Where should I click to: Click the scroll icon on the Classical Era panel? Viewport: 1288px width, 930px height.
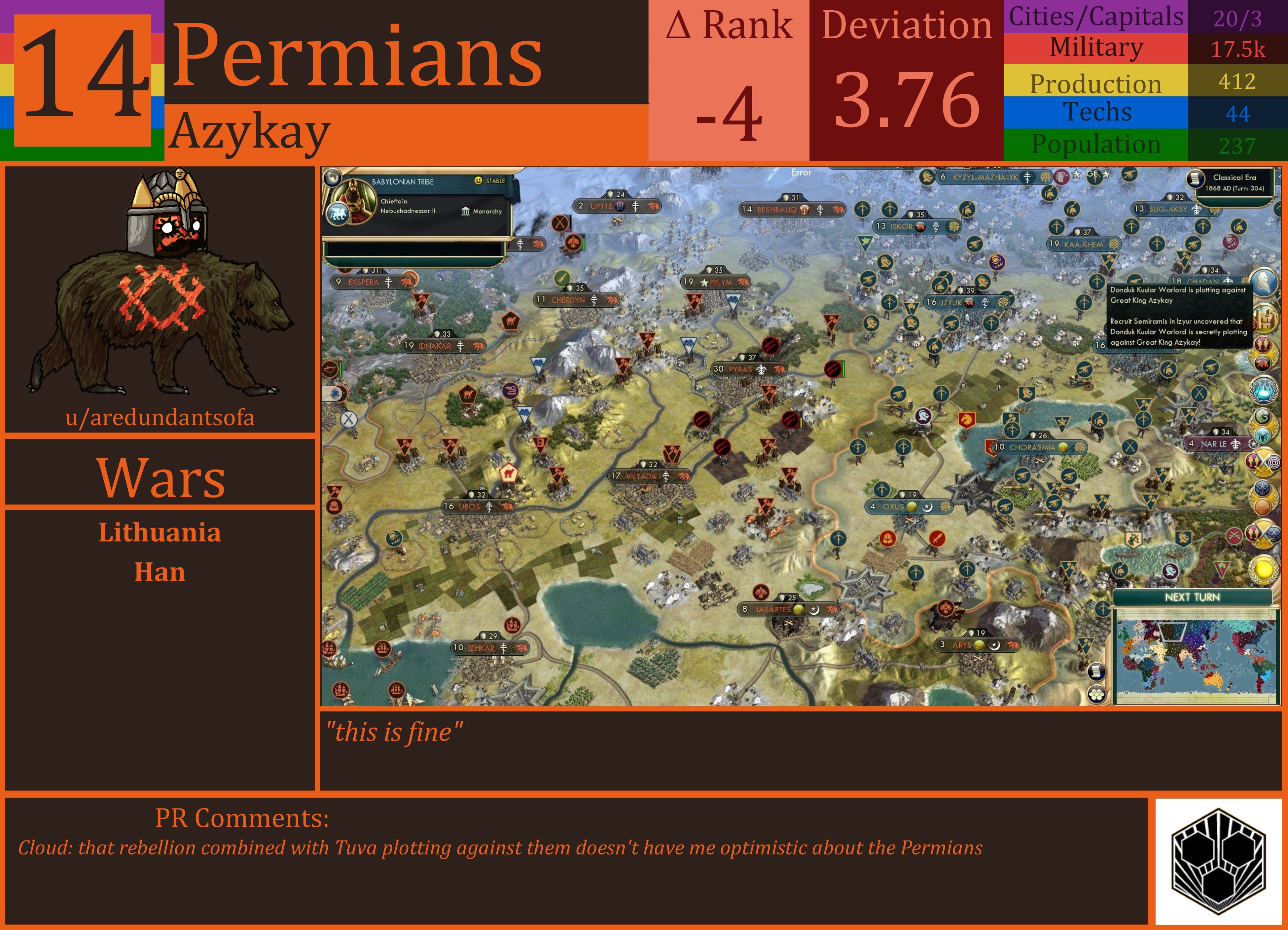coord(1196,179)
